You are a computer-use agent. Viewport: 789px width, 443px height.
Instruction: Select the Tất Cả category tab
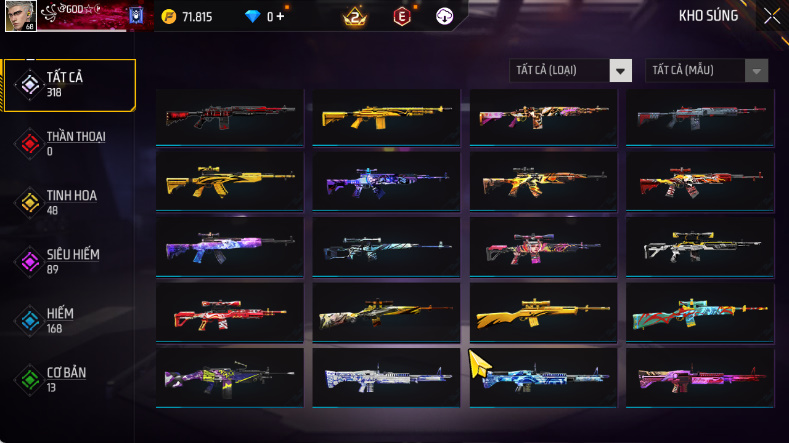(69, 84)
